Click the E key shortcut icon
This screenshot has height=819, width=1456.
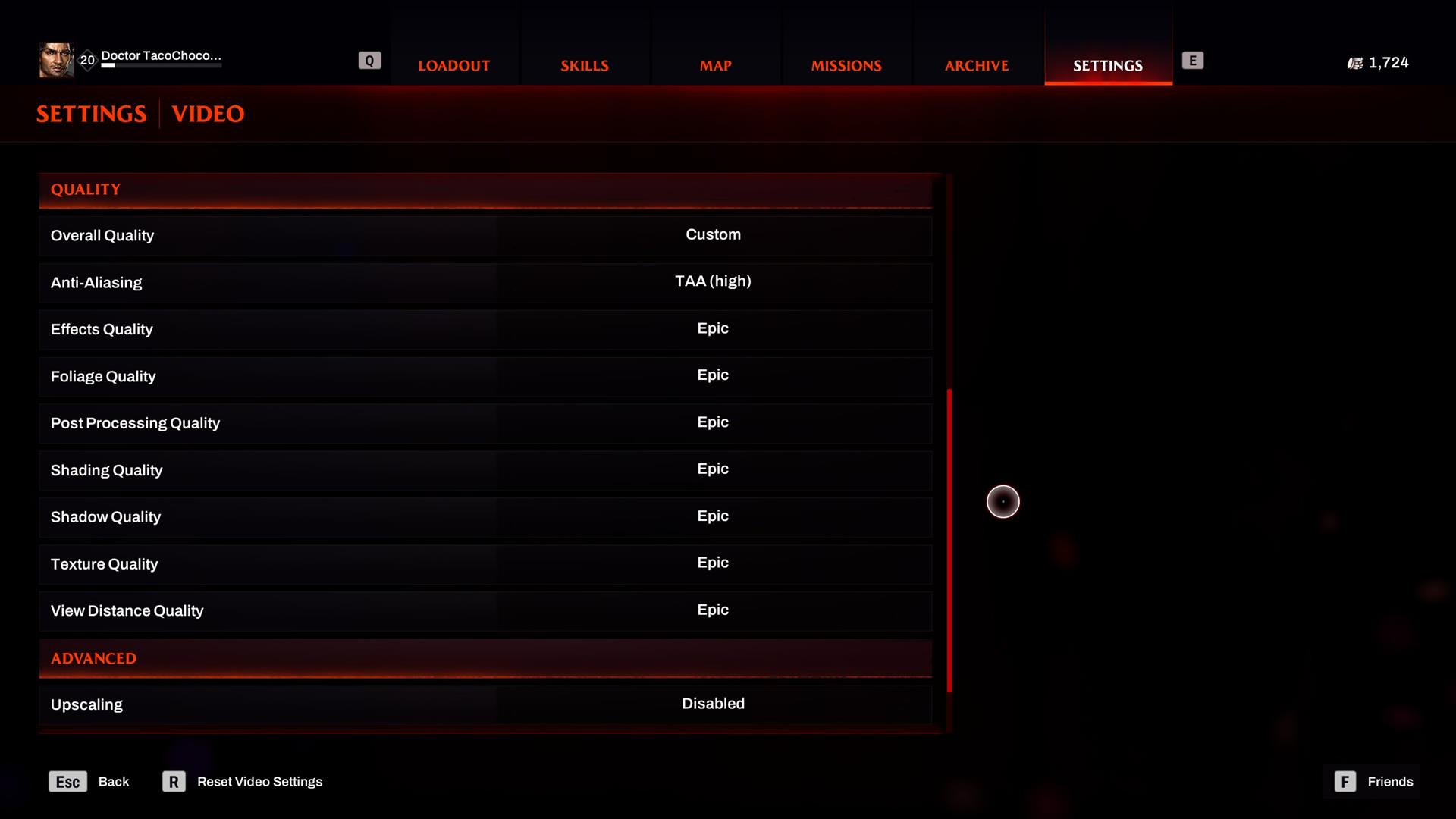click(x=1194, y=60)
